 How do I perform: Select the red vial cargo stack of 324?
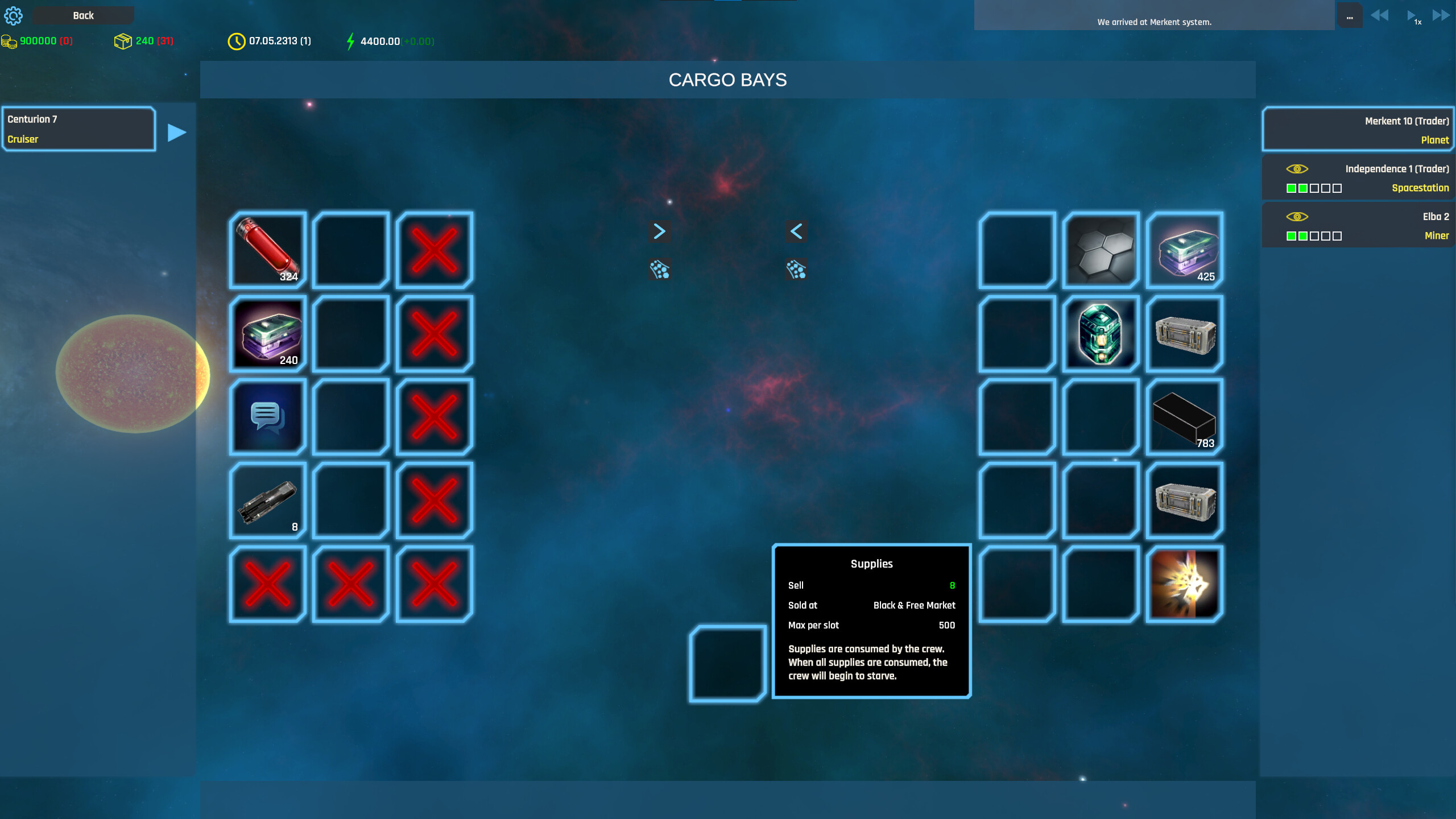click(x=267, y=250)
